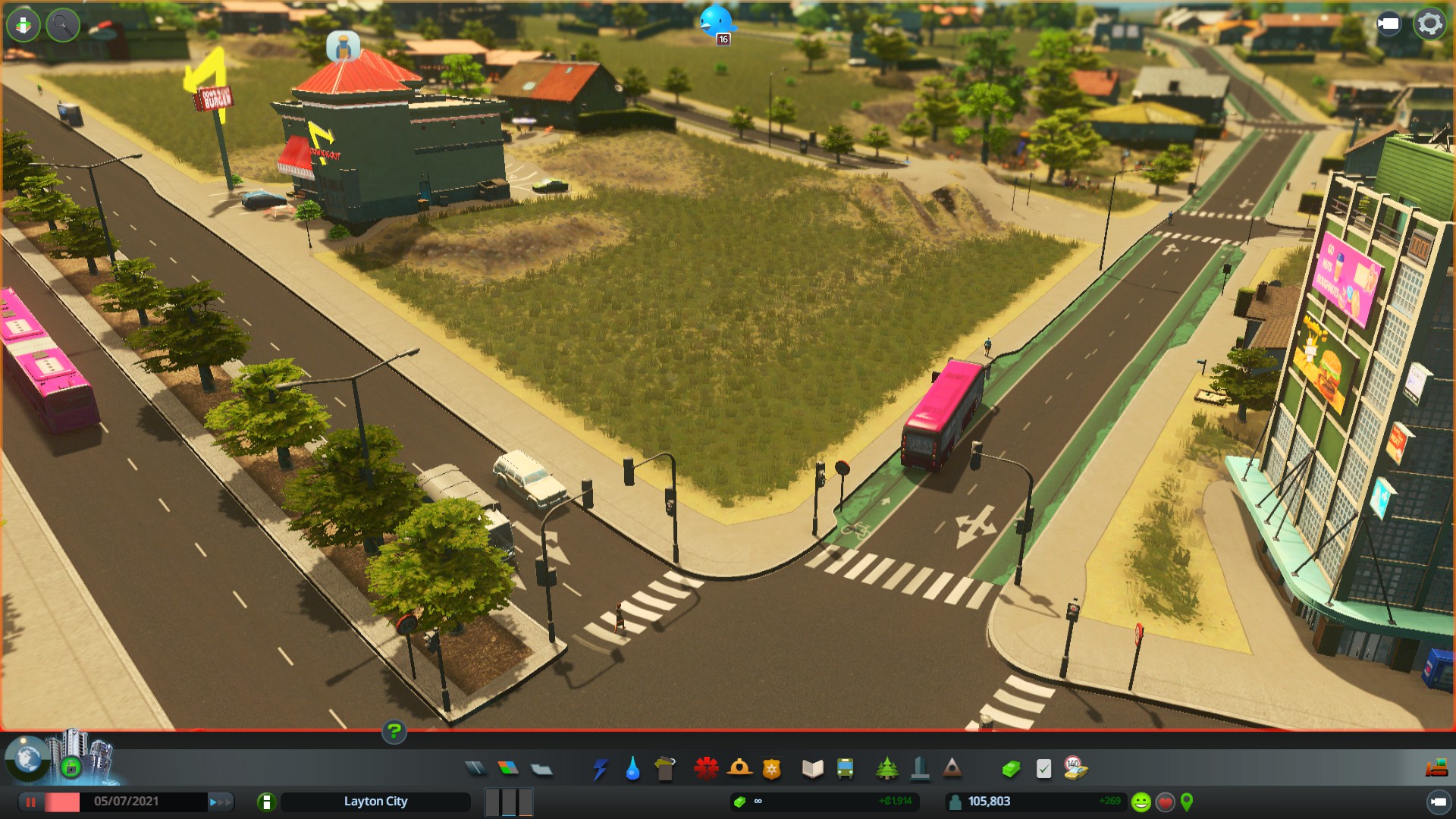Select the Police badge menu
Image resolution: width=1456 pixels, height=819 pixels.
tap(771, 769)
